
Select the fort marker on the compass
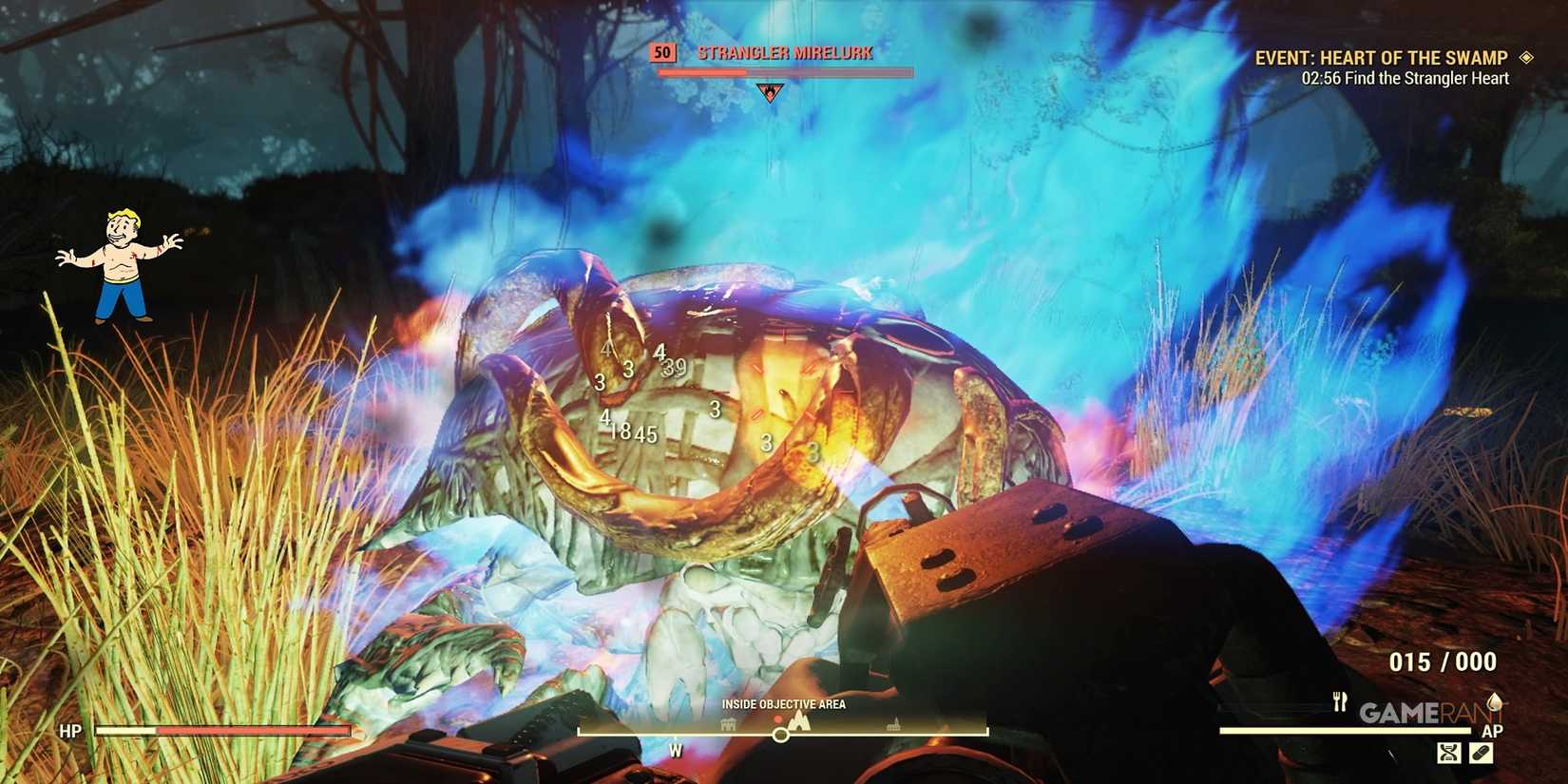point(728,722)
